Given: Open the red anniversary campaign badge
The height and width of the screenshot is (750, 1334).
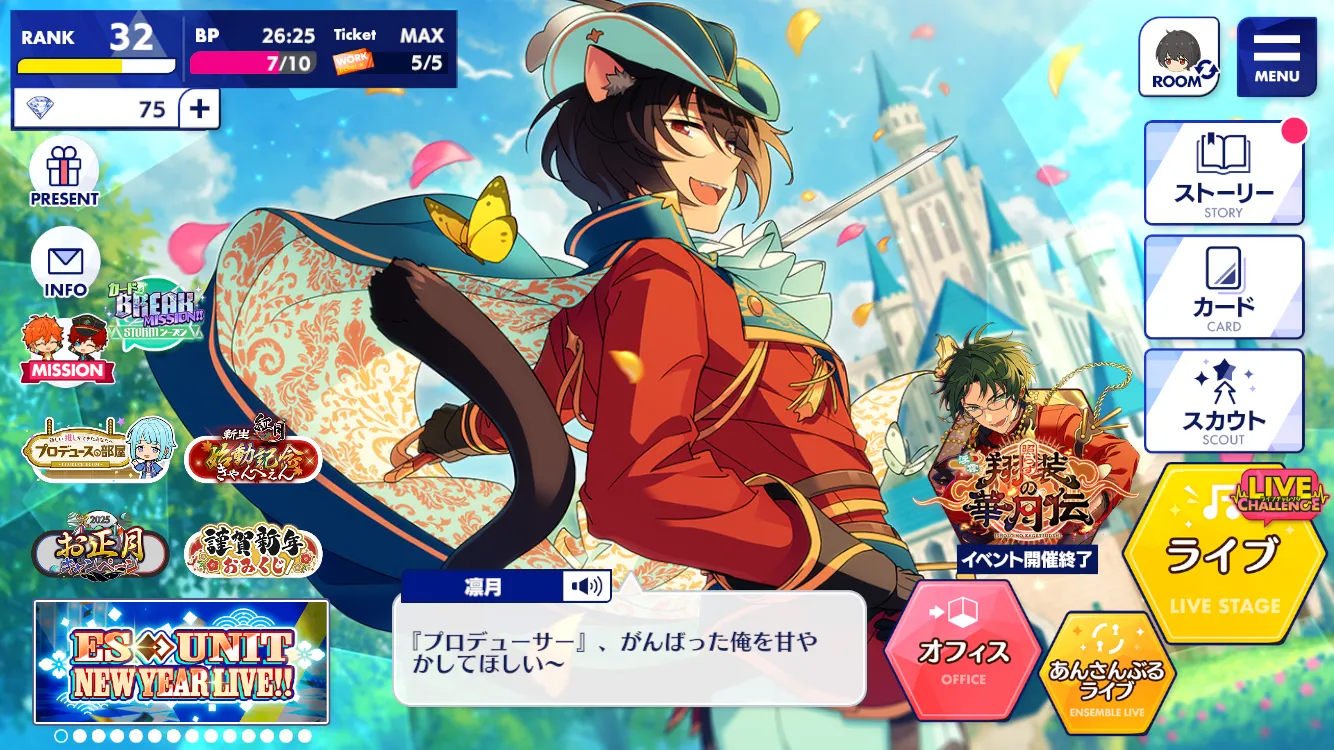Looking at the screenshot, I should click(253, 455).
